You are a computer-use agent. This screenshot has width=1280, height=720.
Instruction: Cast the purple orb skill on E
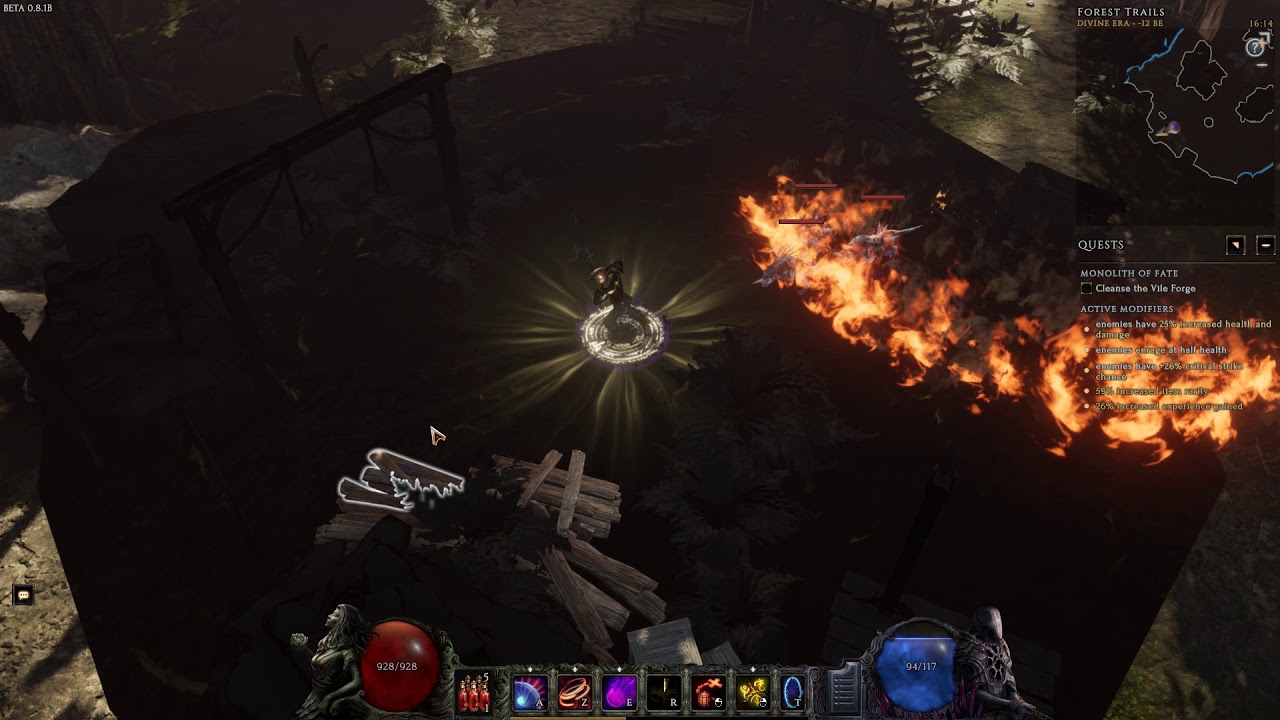pos(619,692)
